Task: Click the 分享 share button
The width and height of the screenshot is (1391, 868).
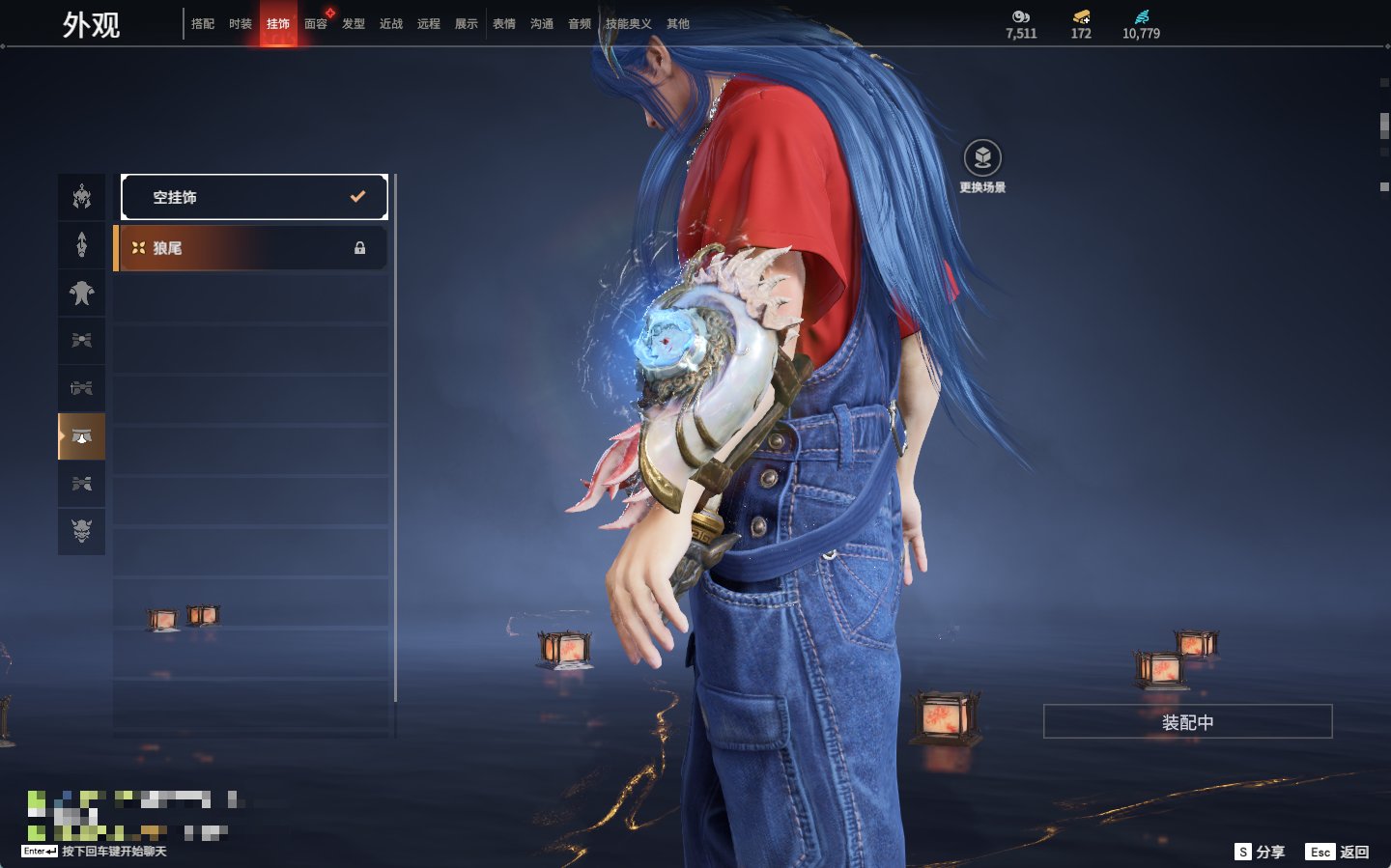Action: [1261, 852]
